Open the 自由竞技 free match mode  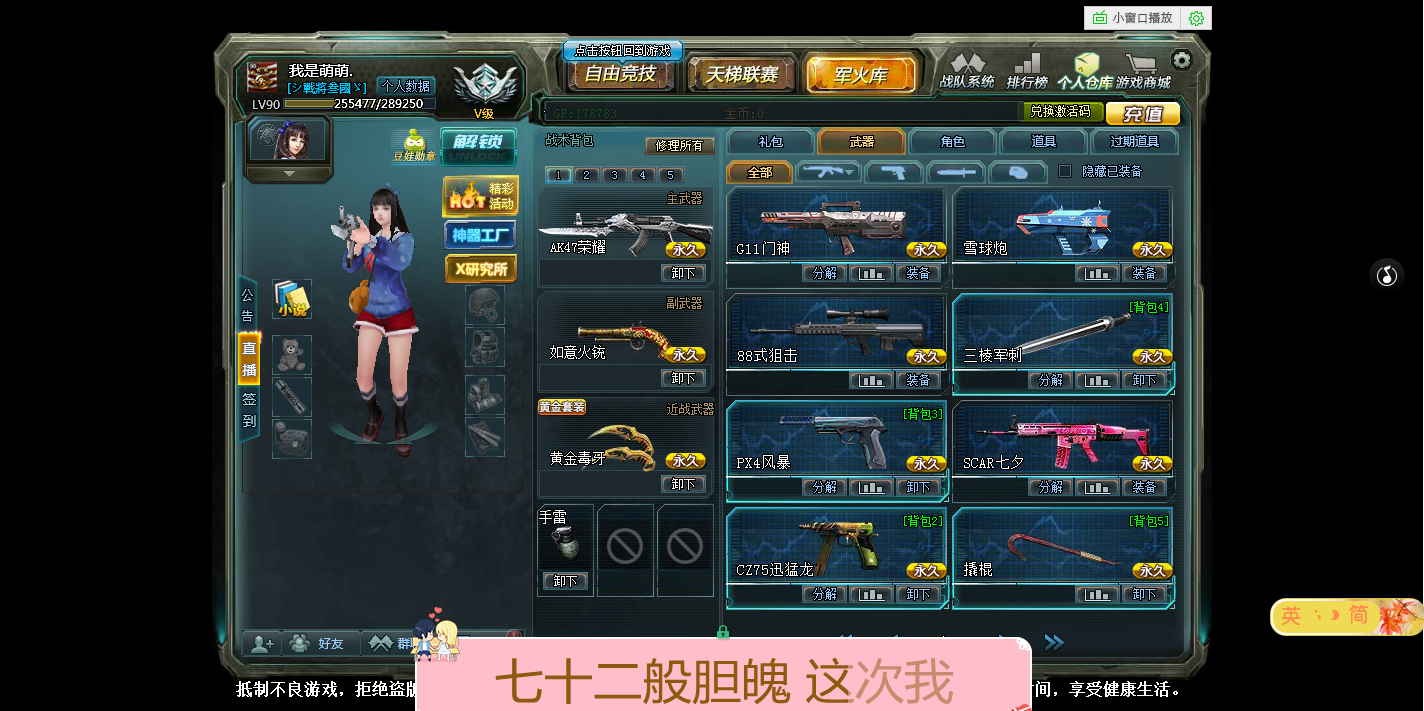pyautogui.click(x=620, y=74)
